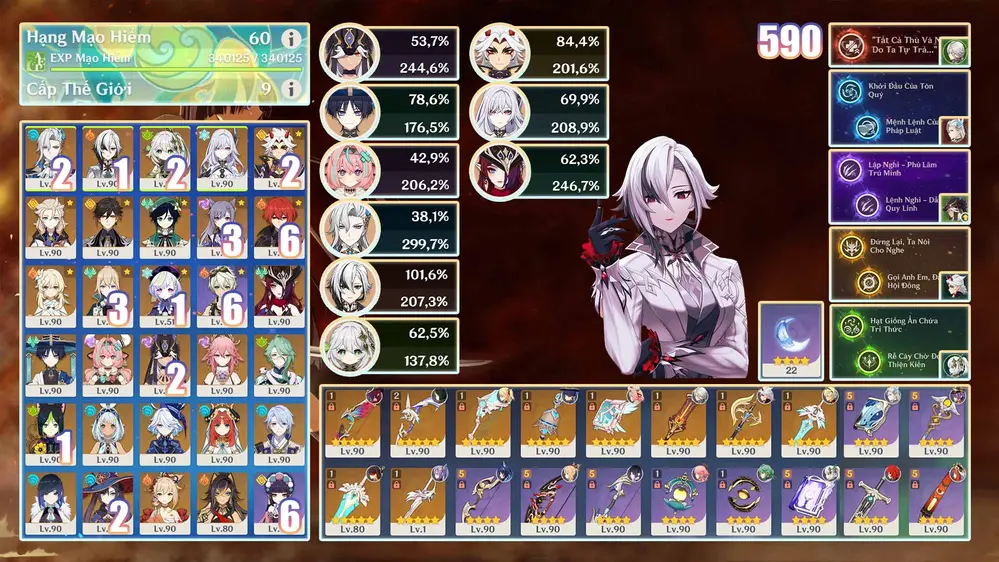Select the "Tất Cả Thù Và Nợ" constellation entry

coord(890,45)
